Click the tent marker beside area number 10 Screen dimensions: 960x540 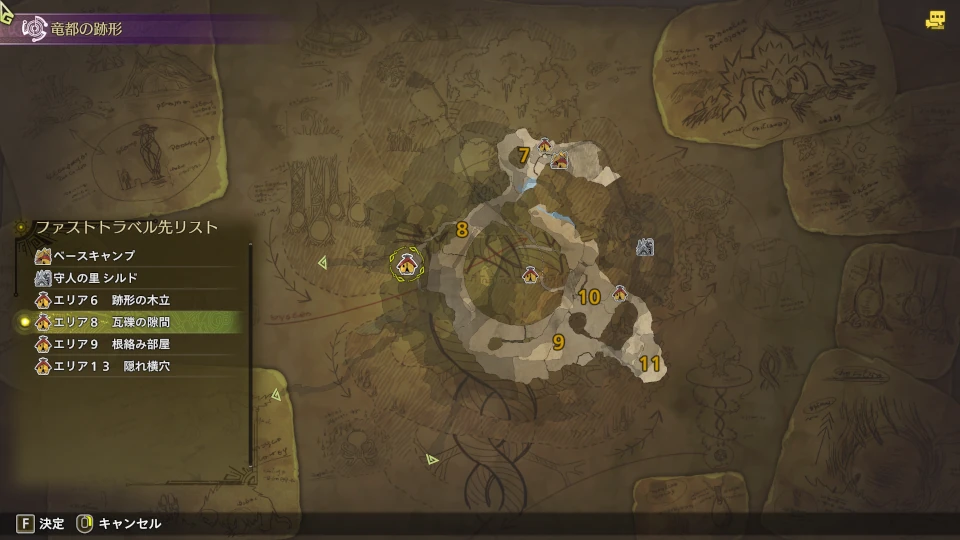[x=619, y=293]
